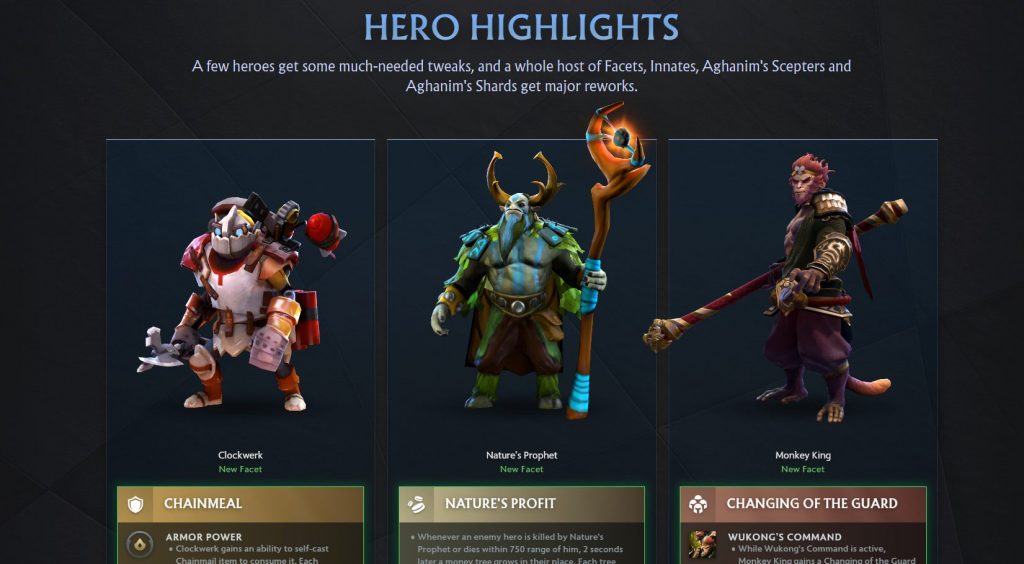Open the Changing of the Guard facet header
Image resolution: width=1024 pixels, height=564 pixels.
[802, 503]
